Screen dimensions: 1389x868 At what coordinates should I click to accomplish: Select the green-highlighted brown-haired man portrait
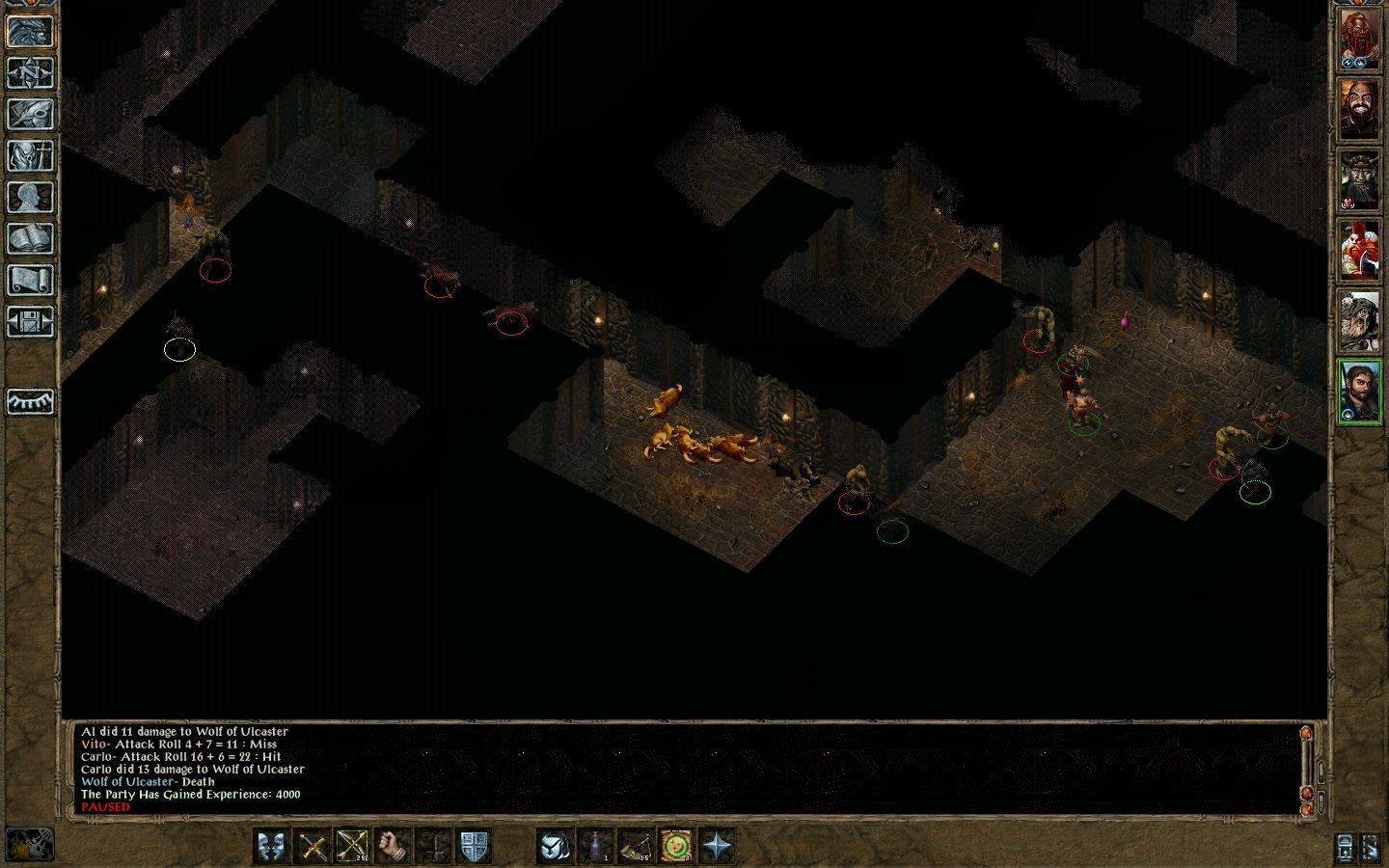point(1359,392)
